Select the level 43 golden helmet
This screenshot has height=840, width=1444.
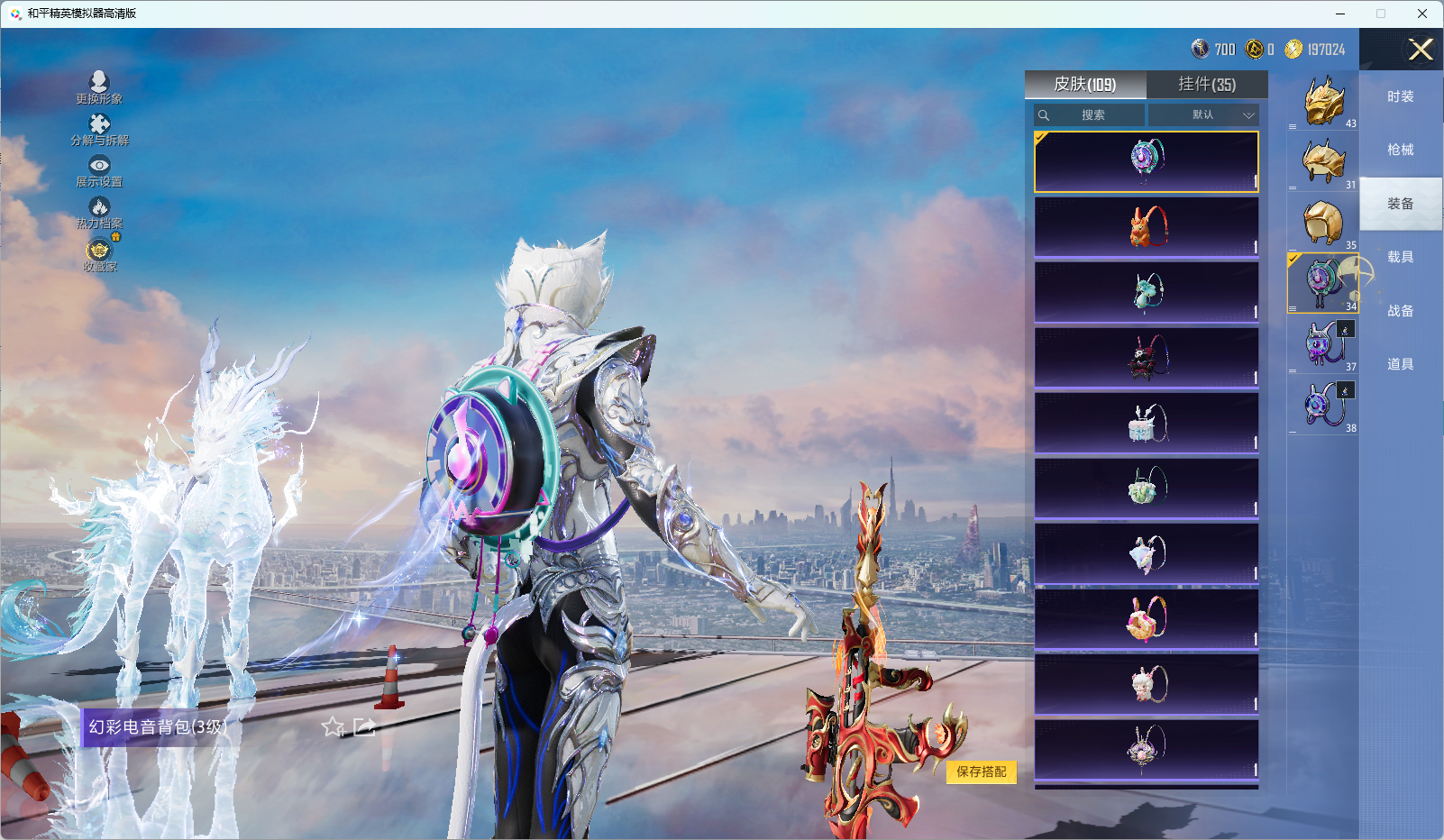coord(1323,101)
